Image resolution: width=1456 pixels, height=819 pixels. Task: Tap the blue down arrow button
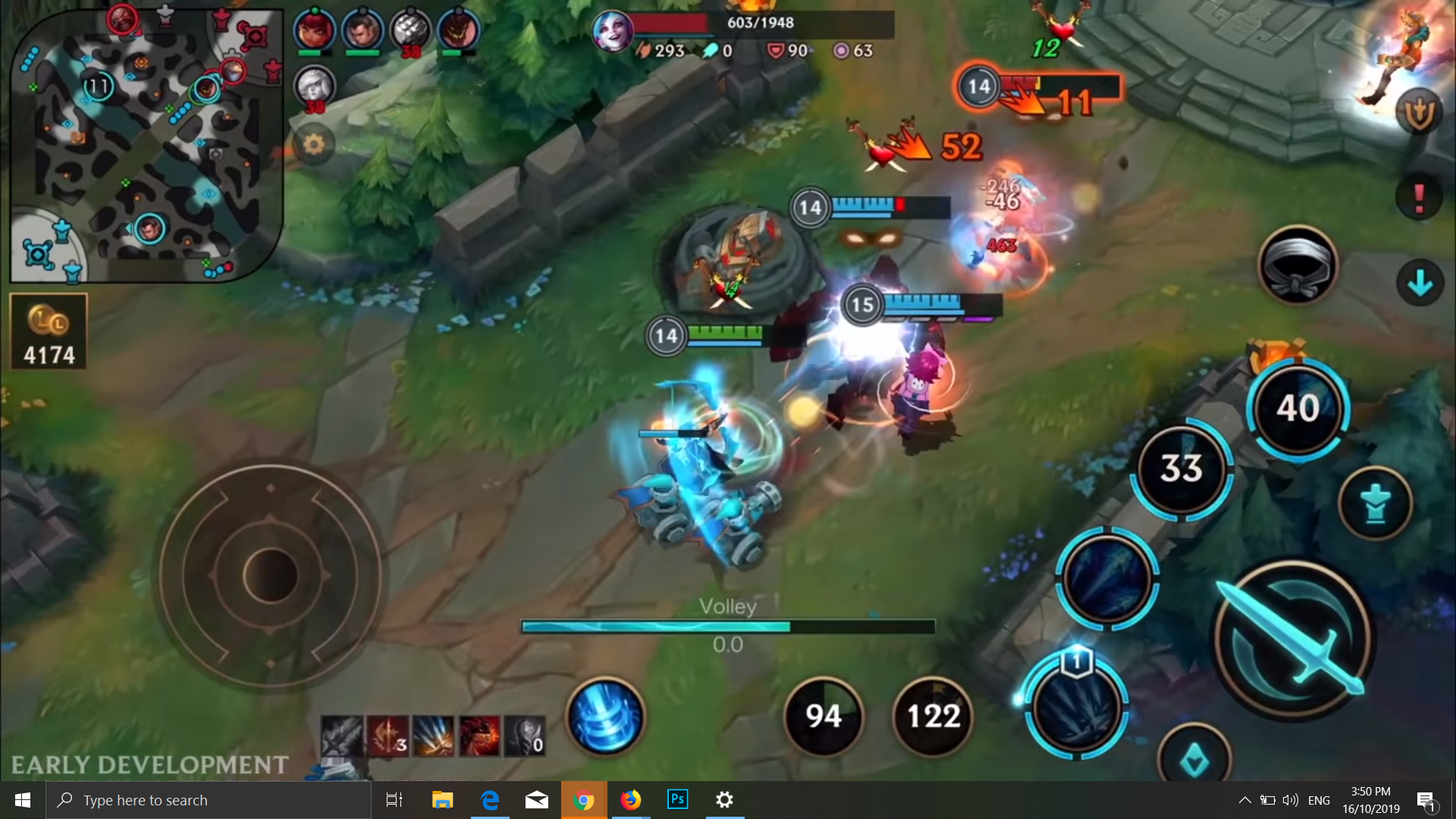(x=1420, y=284)
